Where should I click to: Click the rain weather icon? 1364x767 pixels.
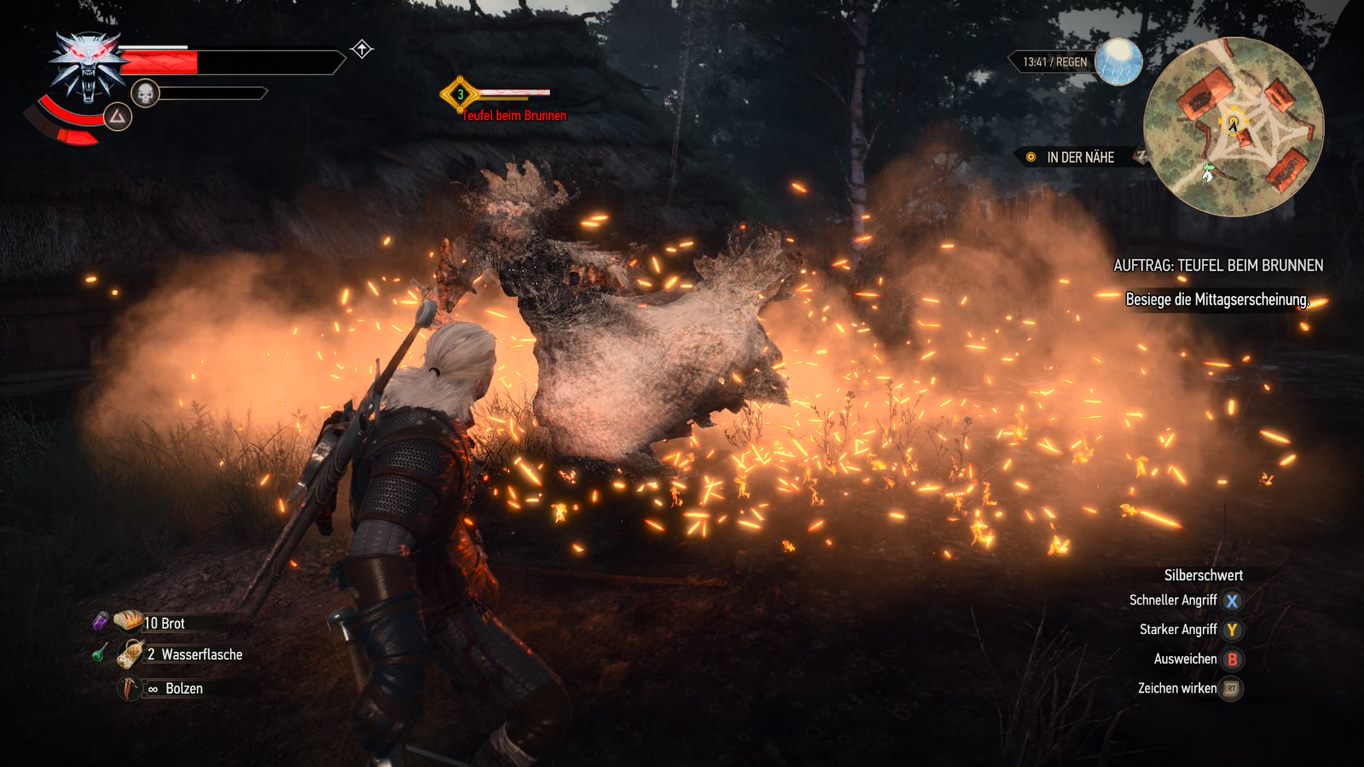[x=1120, y=62]
